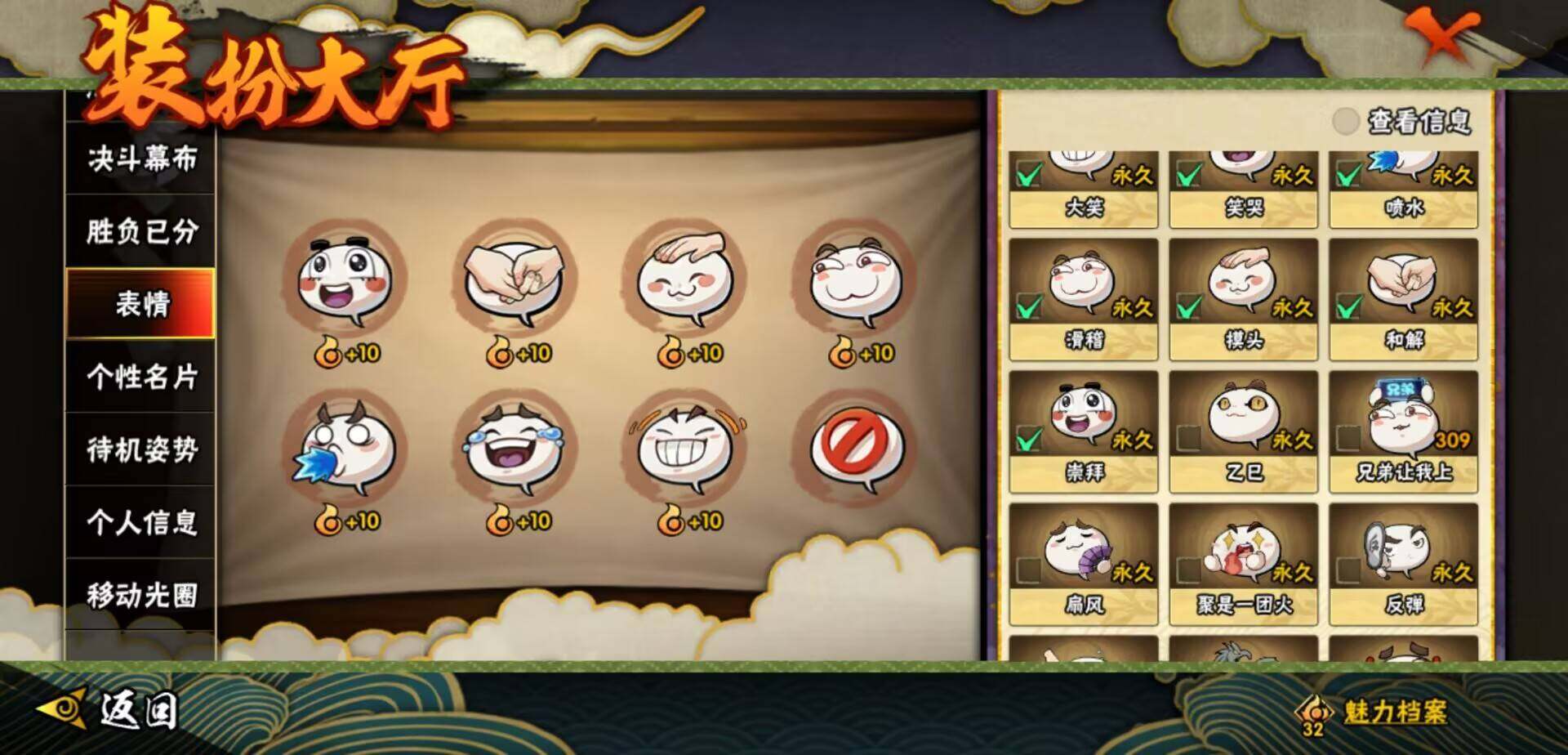Screen dimensions: 1568x755
Task: Select the 扇风 fan emote card
Action: [1083, 564]
